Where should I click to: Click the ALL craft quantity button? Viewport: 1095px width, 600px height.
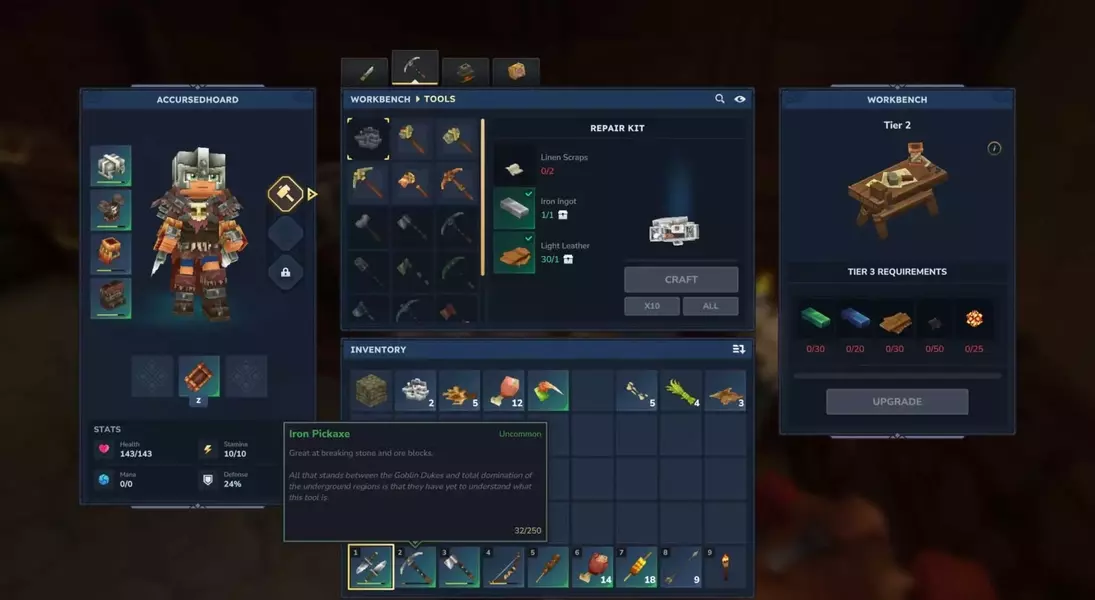[x=710, y=306]
